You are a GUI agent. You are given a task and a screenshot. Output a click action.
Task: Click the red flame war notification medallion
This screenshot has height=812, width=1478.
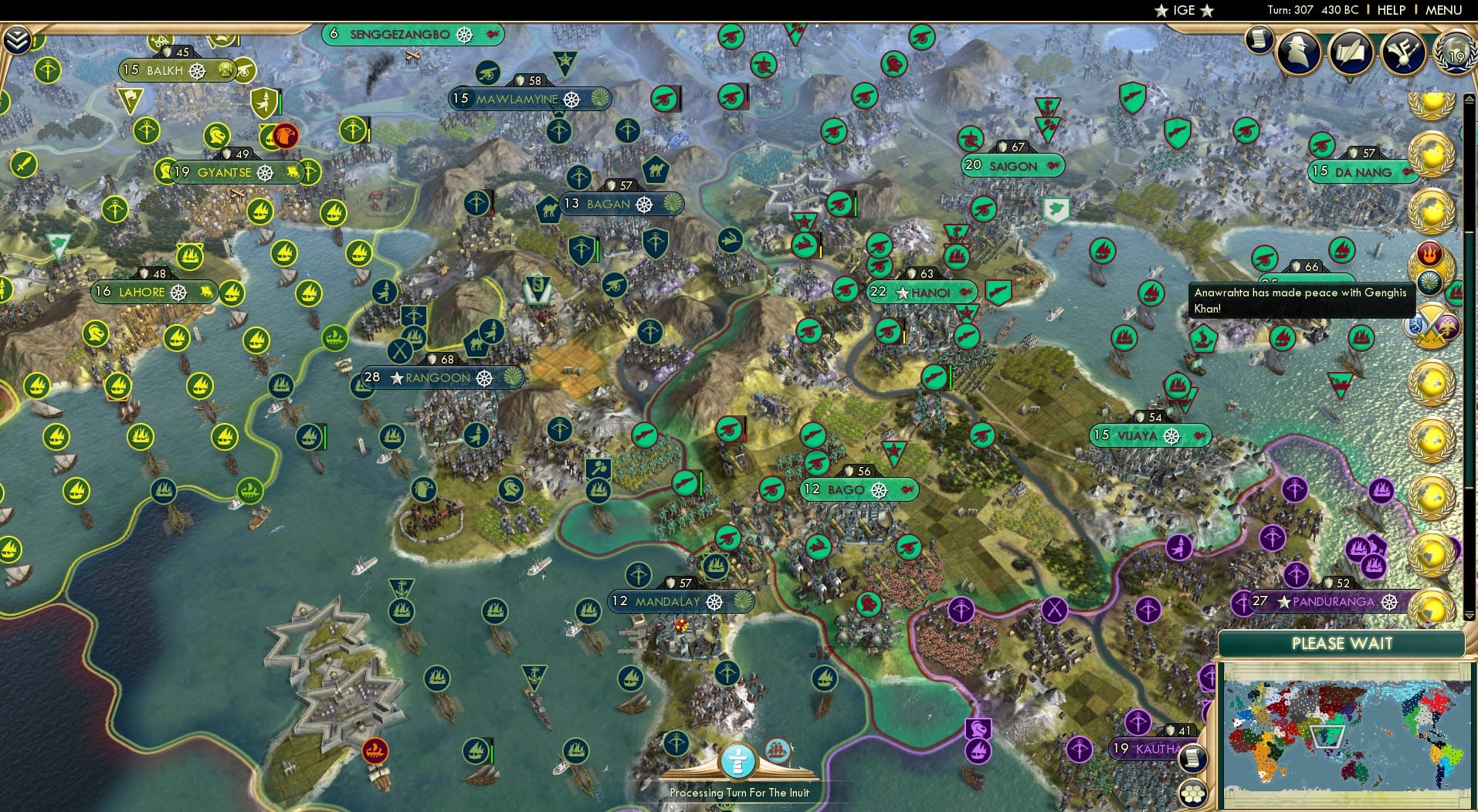pos(1430,251)
